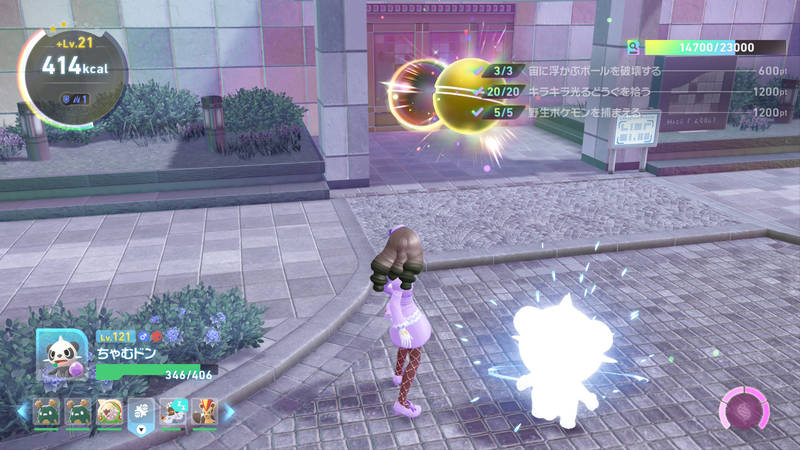Click the left arrow of the party bar

coord(21,410)
